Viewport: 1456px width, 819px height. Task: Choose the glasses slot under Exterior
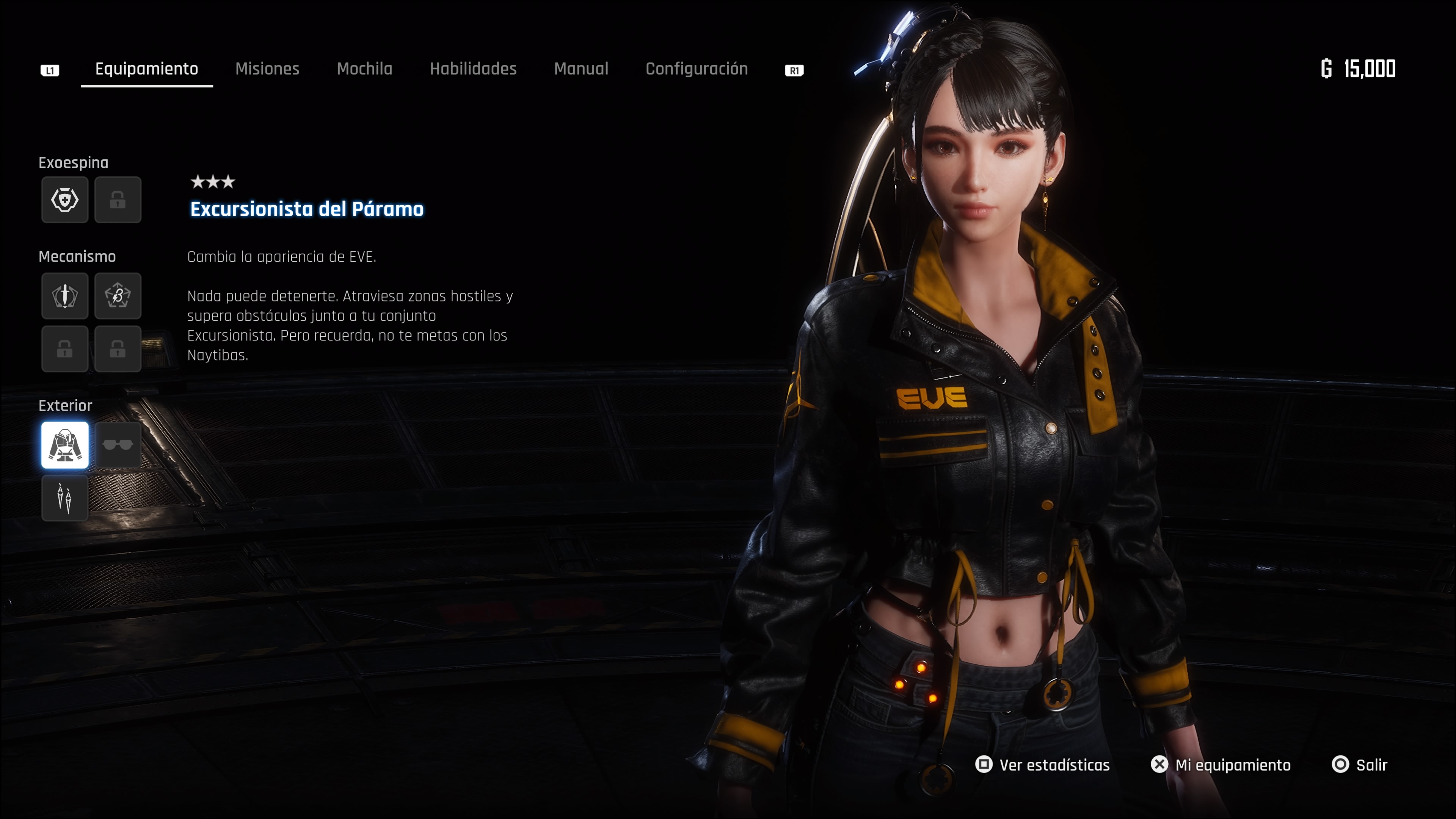point(118,446)
